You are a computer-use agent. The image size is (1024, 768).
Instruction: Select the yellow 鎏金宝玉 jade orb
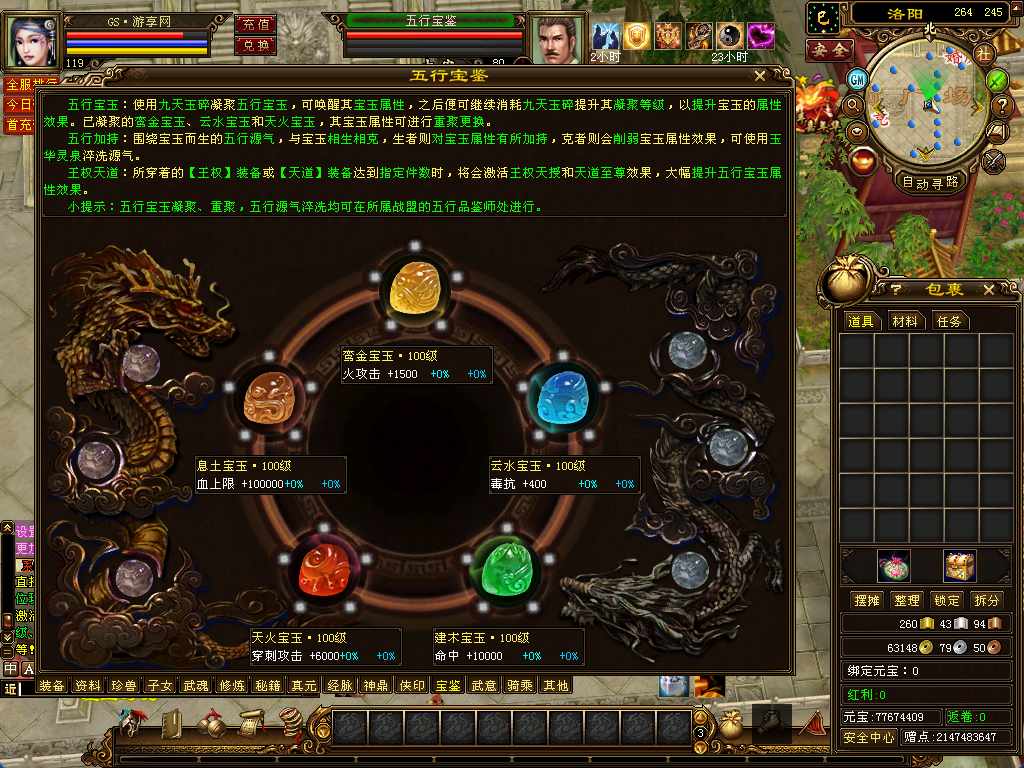coord(415,288)
